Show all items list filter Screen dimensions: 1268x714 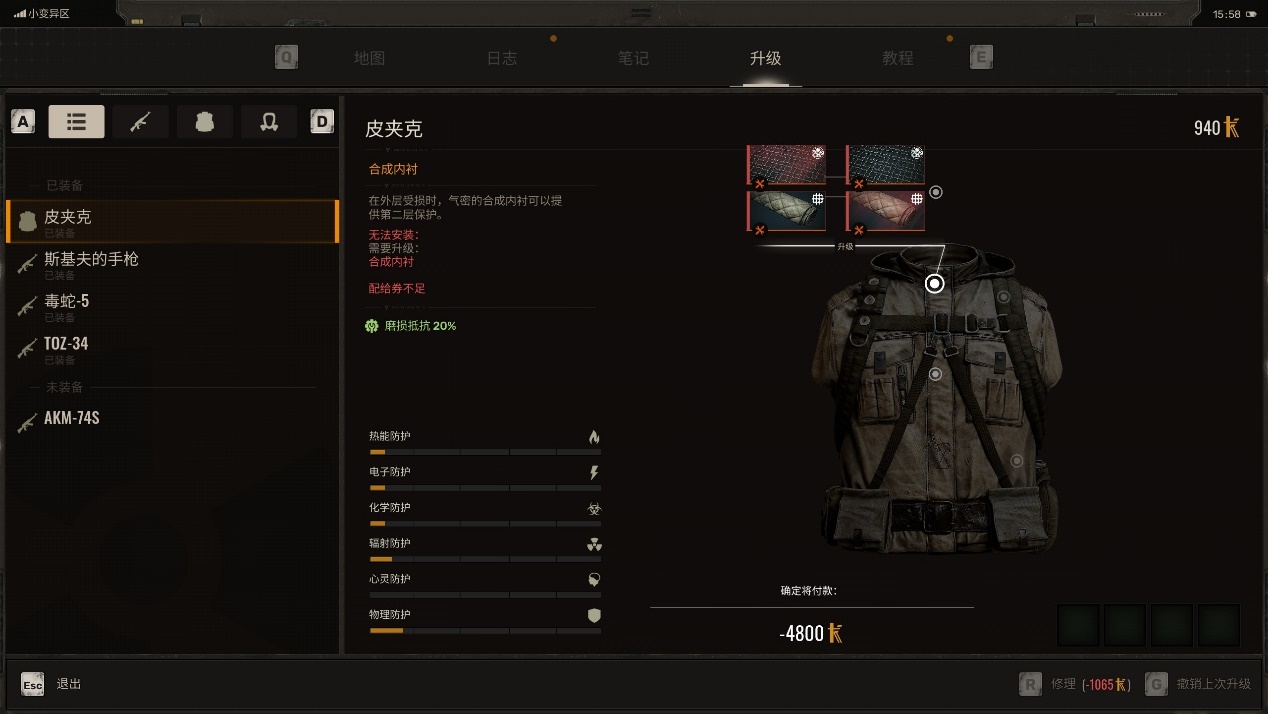pos(76,122)
